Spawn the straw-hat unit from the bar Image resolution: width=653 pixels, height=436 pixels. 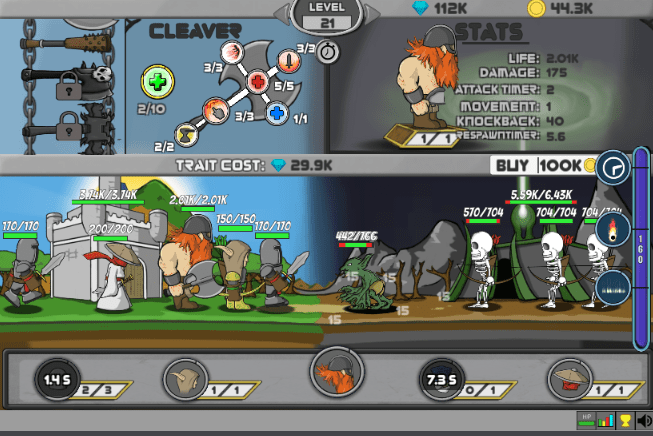(565, 379)
